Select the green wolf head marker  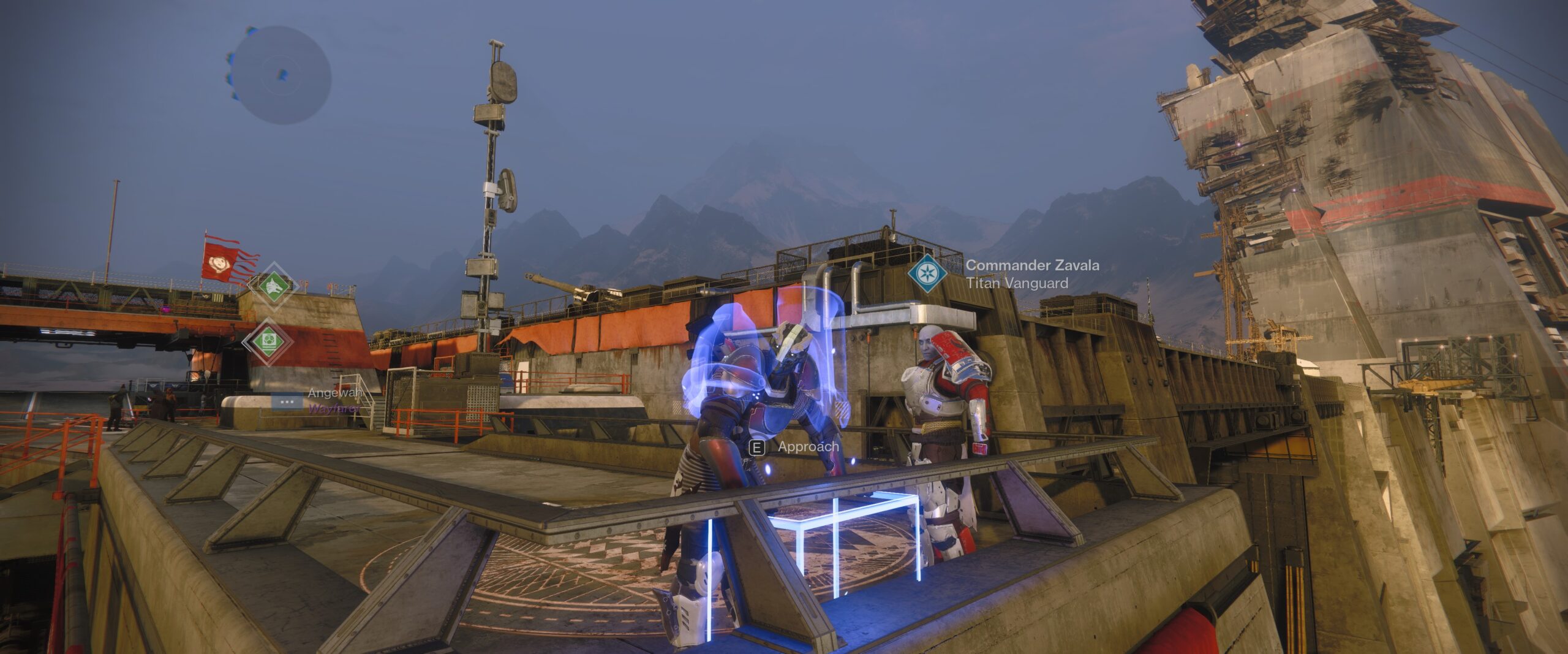tap(273, 285)
